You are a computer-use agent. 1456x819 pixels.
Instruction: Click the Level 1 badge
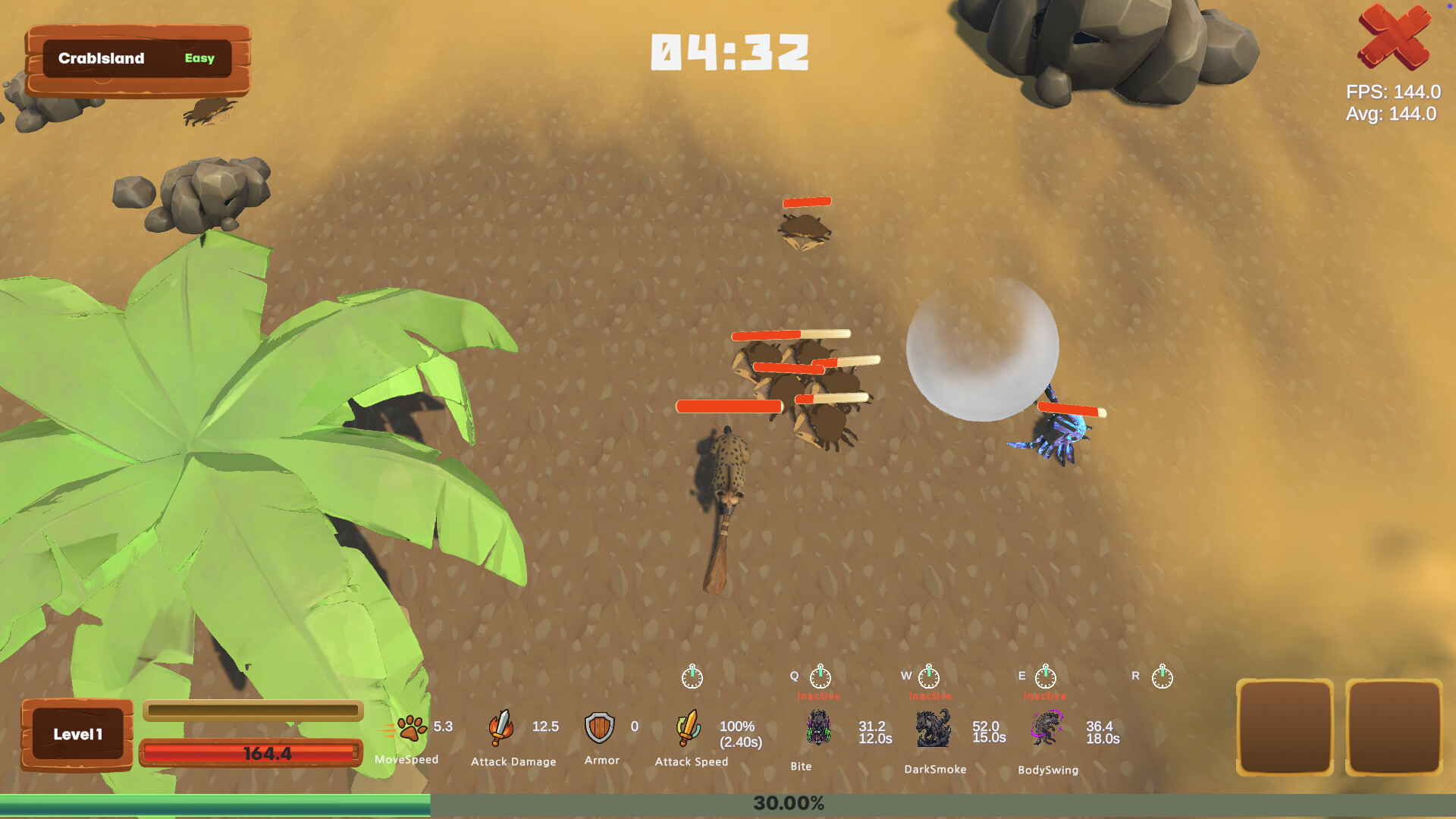76,733
